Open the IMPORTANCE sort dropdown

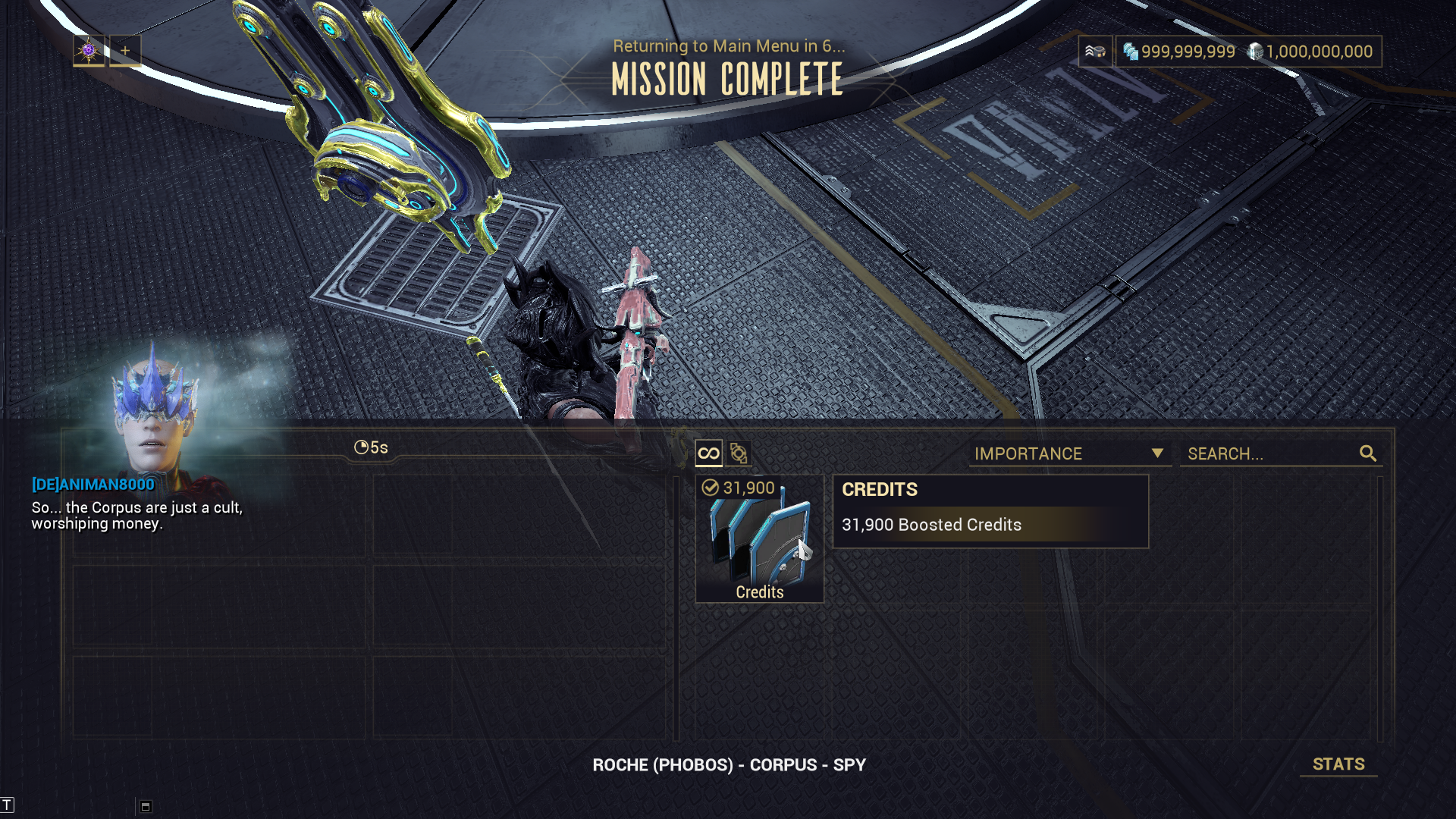[1069, 453]
